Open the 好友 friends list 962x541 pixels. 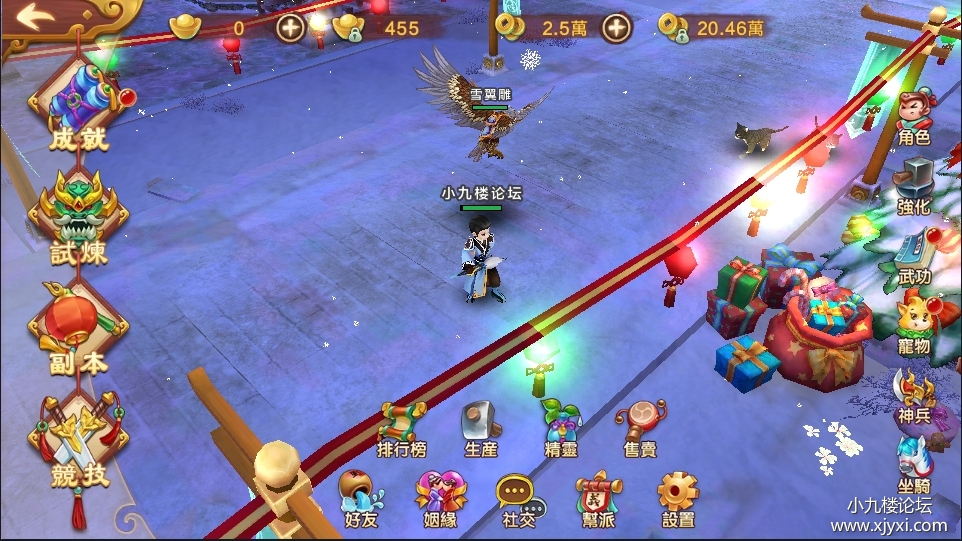(360, 497)
